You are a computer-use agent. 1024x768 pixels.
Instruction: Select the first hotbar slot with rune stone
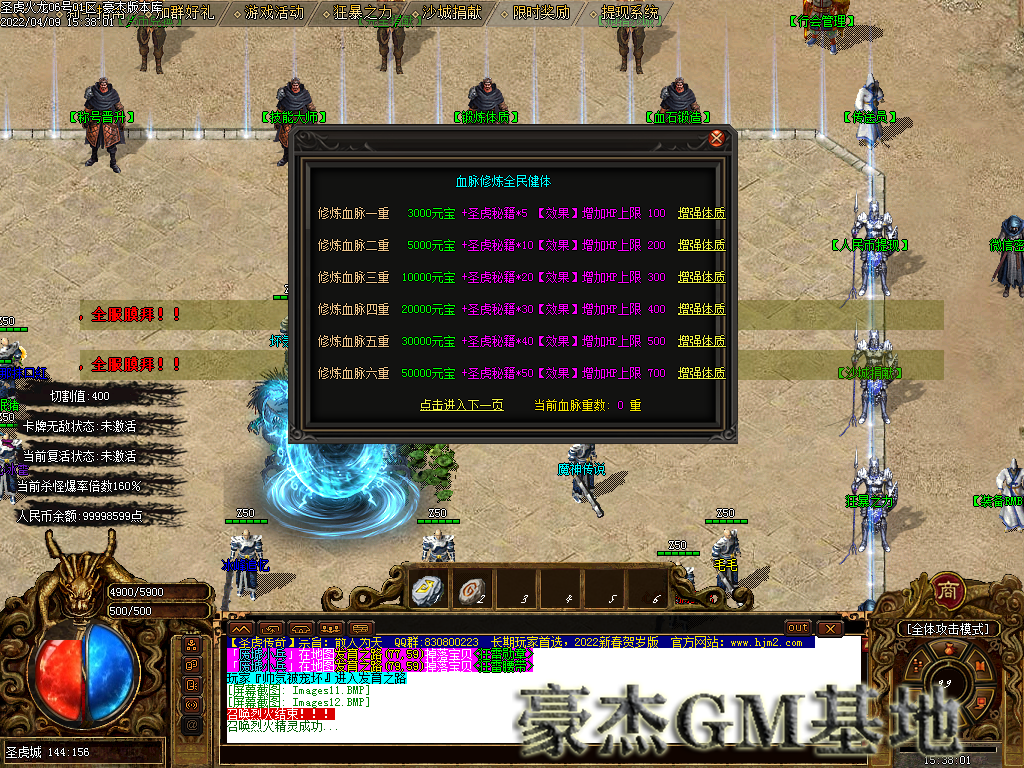(428, 591)
